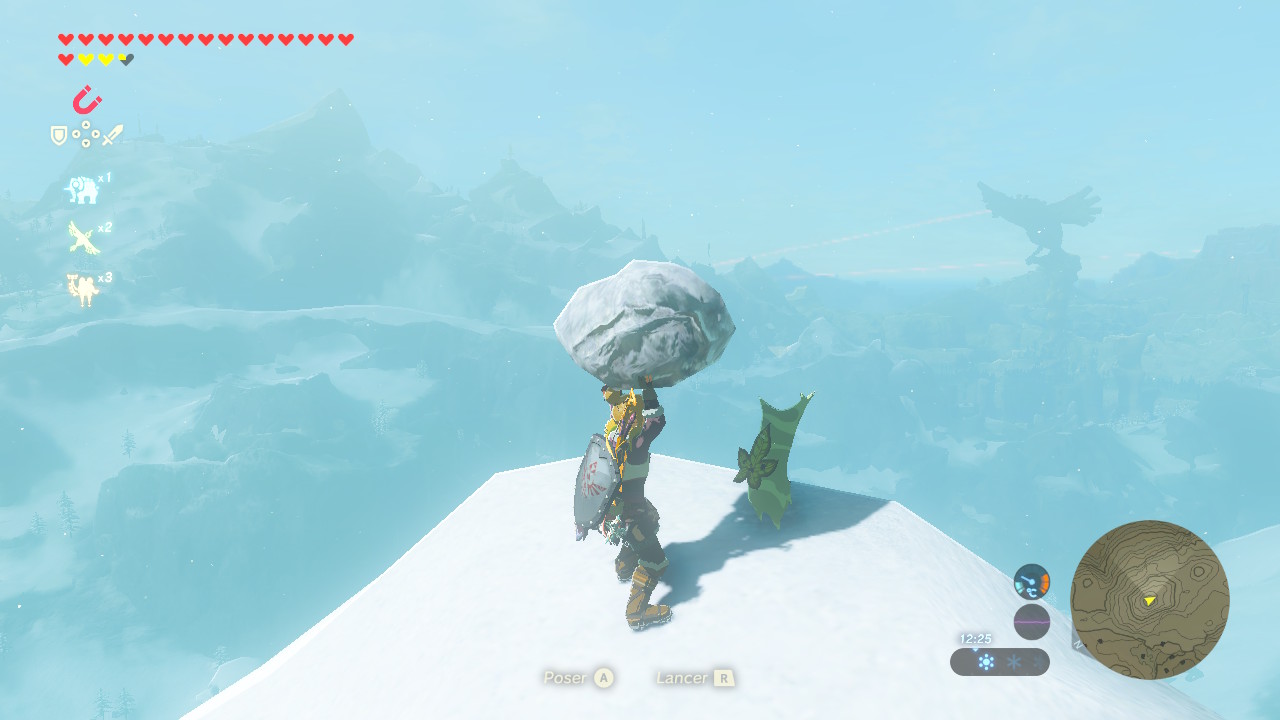The width and height of the screenshot is (1280, 720).
Task: Open the shield quick-select icon
Action: (59, 135)
